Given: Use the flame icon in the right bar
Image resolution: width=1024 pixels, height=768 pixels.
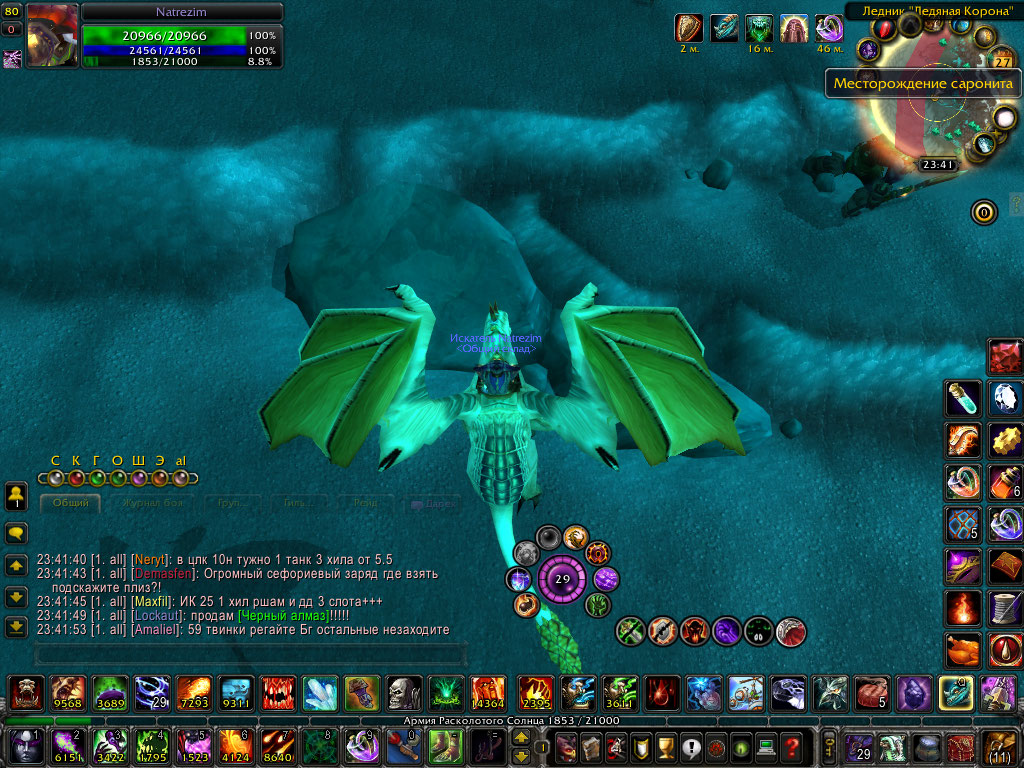Looking at the screenshot, I should (x=964, y=607).
